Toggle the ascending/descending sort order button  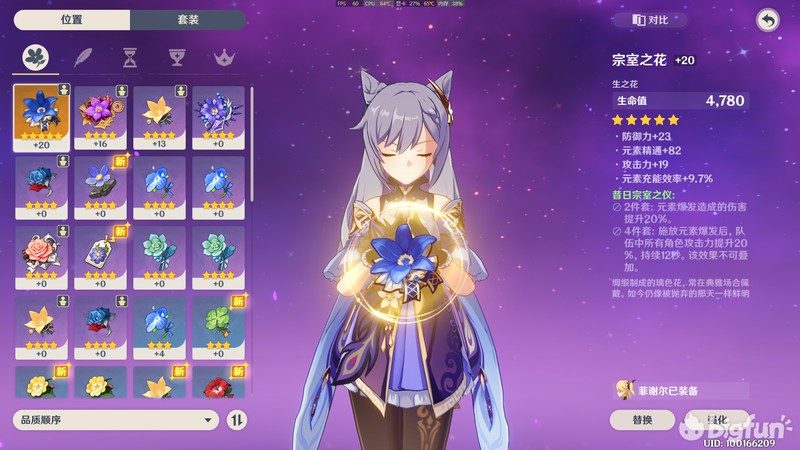tap(237, 420)
